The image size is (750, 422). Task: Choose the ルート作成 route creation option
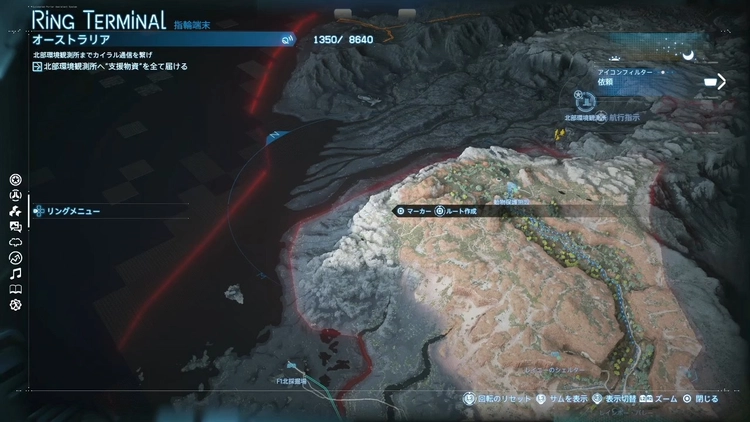(456, 211)
